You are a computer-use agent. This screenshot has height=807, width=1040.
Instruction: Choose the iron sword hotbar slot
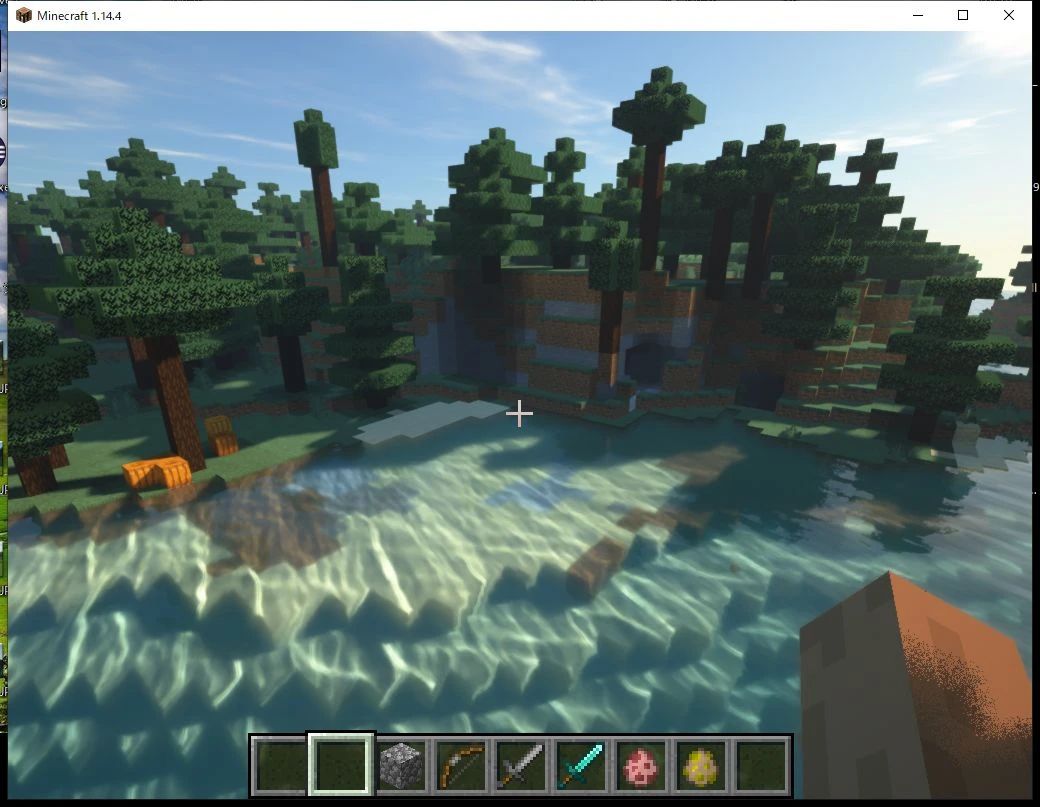pos(521,767)
